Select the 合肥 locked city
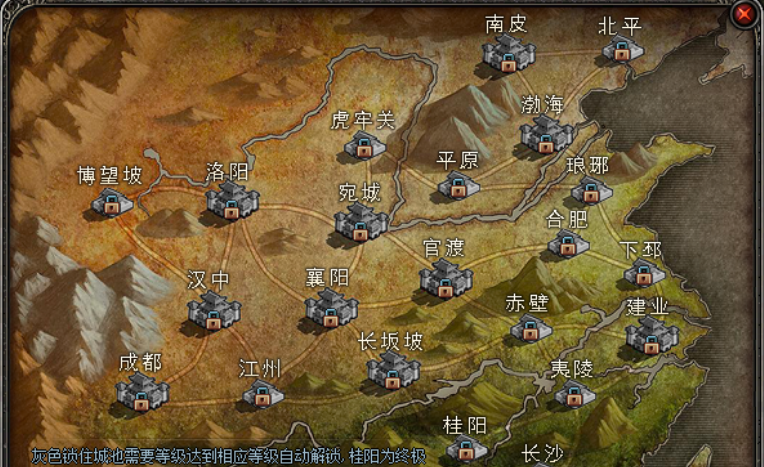 click(x=567, y=242)
